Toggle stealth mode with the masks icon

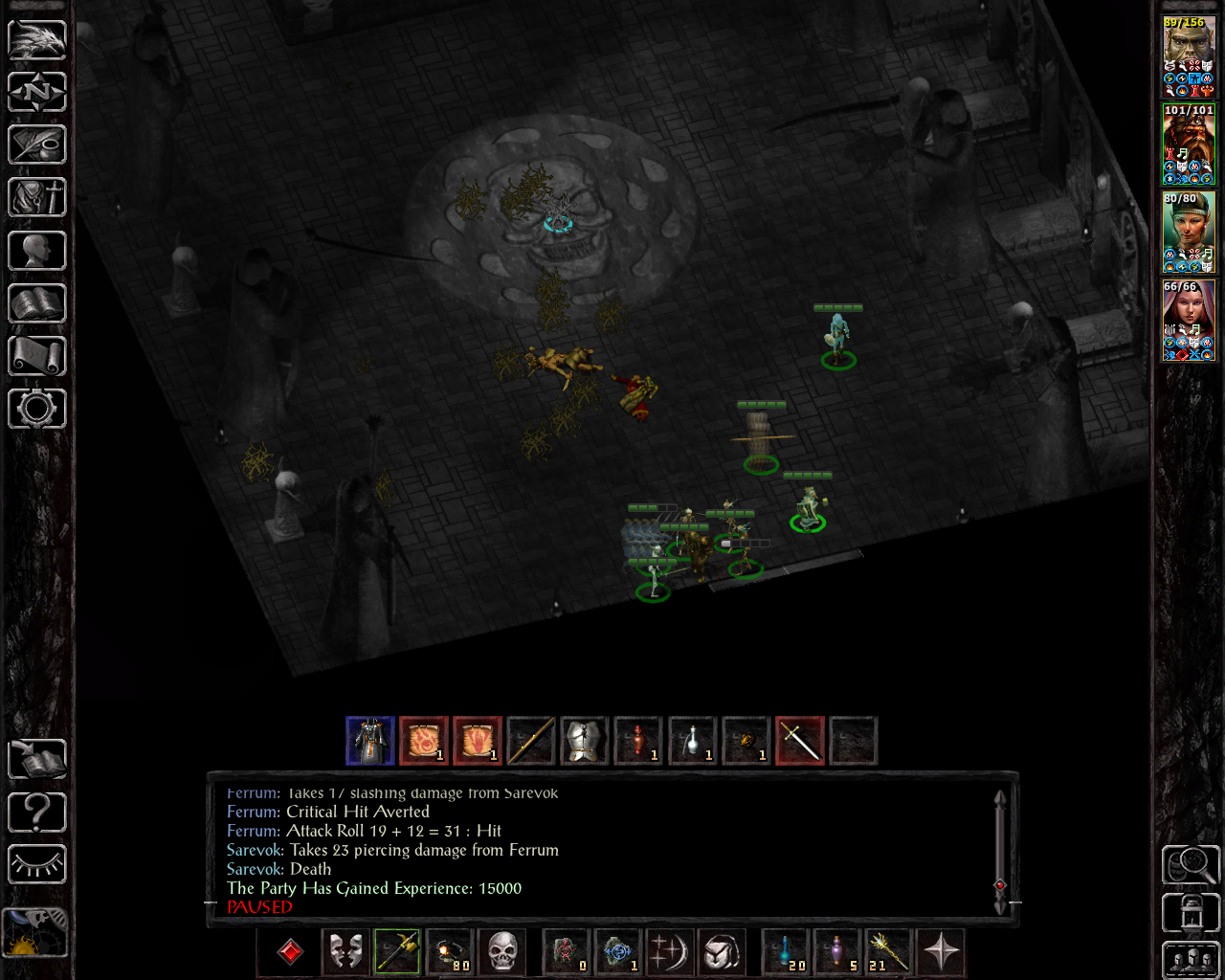(344, 952)
